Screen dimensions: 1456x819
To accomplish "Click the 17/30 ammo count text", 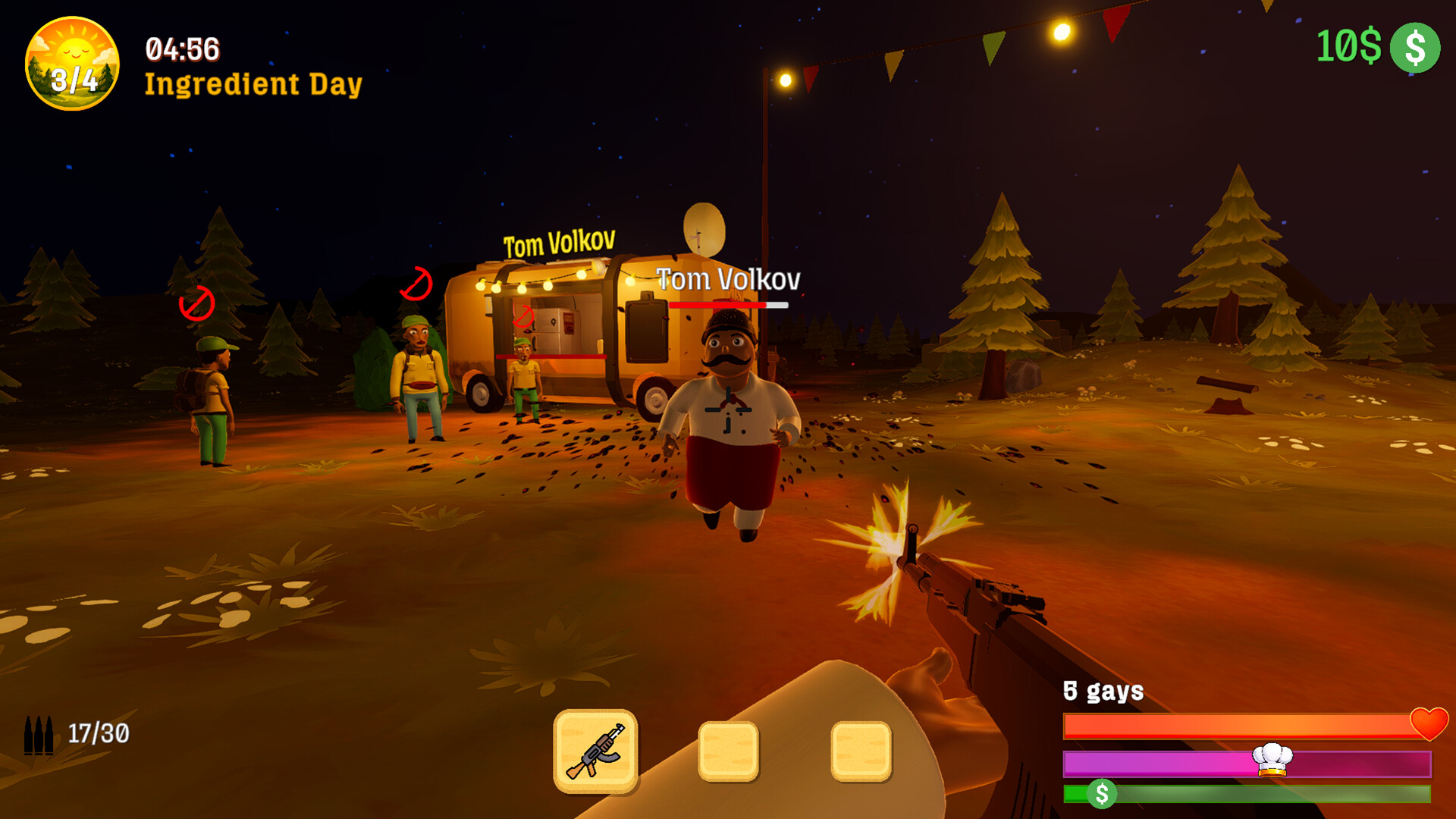I will click(x=97, y=733).
